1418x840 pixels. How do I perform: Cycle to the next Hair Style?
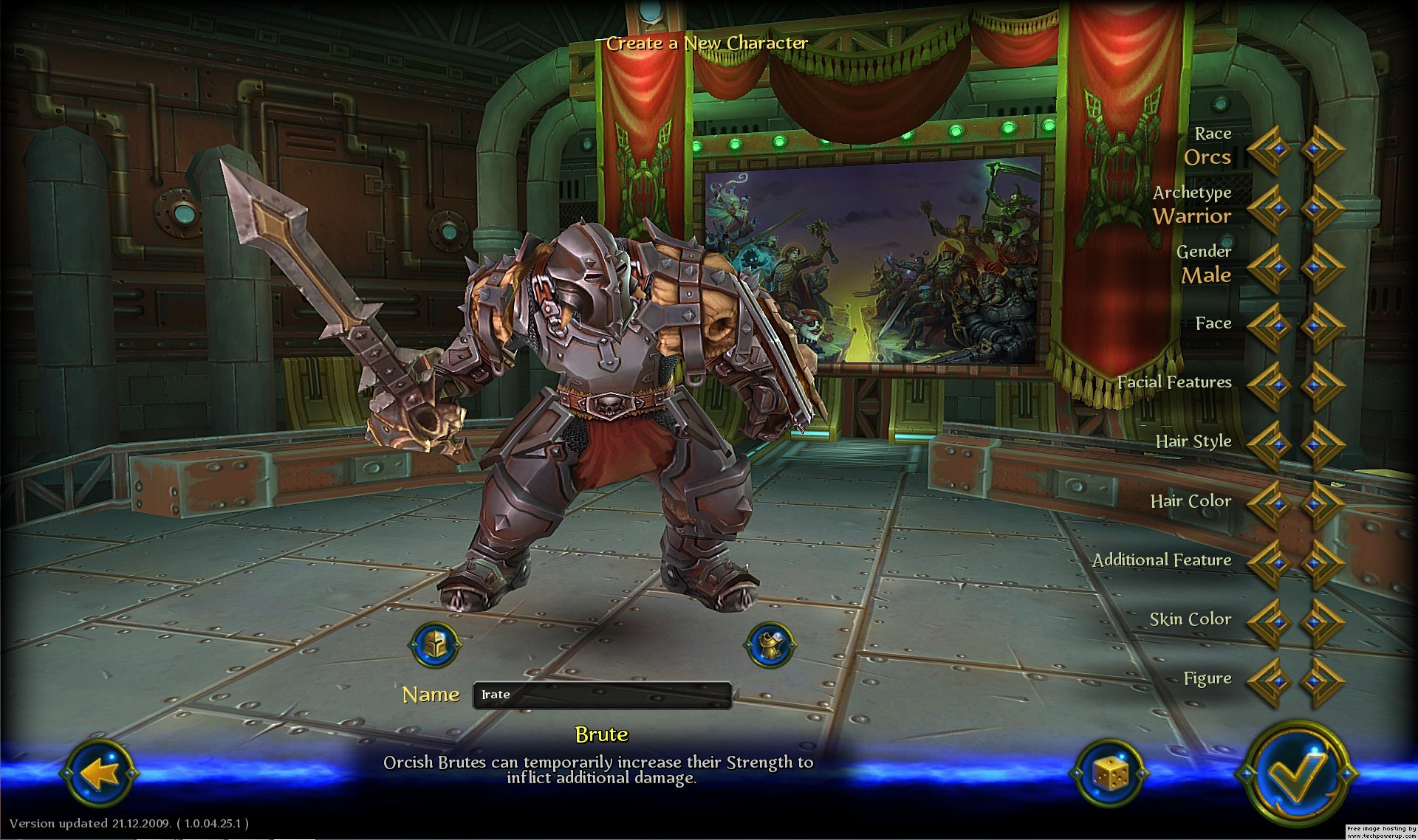[x=1322, y=445]
